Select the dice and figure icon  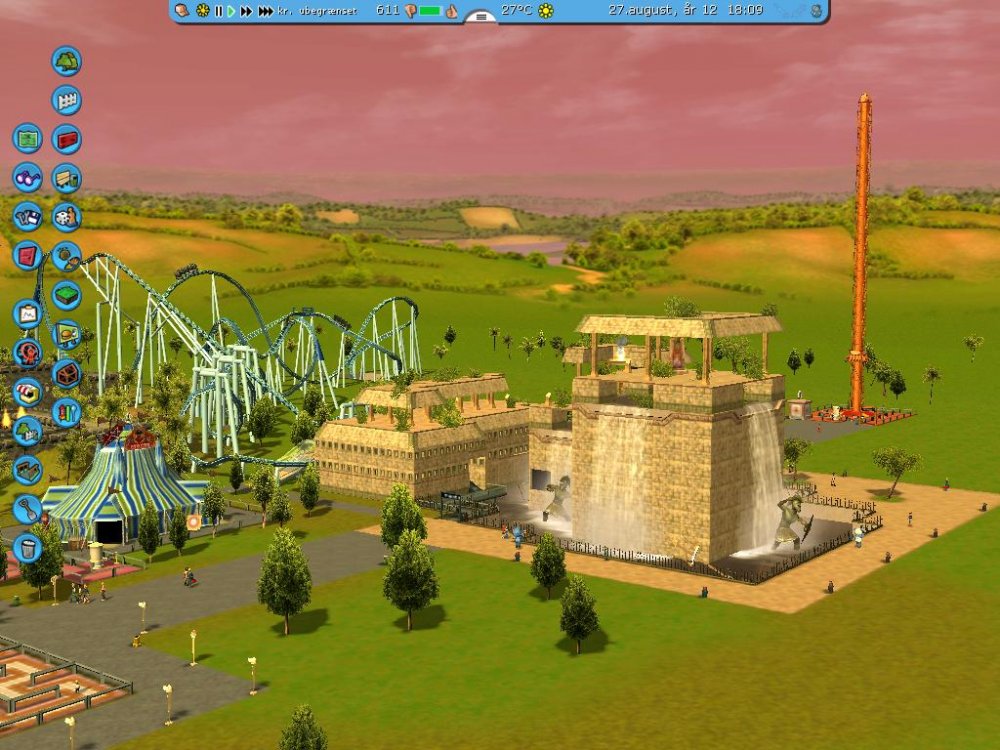click(x=66, y=217)
